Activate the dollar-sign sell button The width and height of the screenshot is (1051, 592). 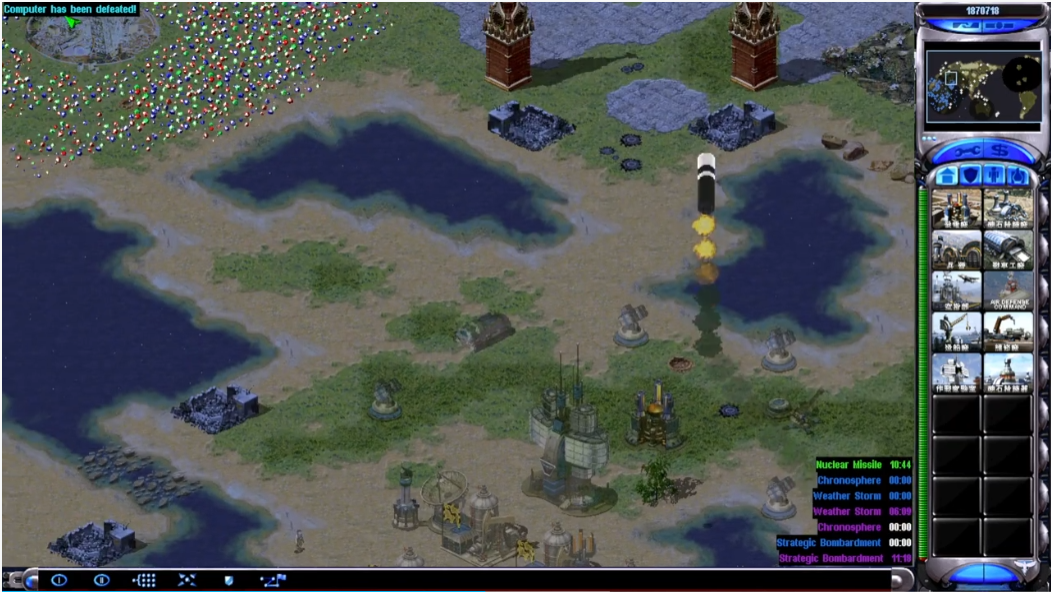point(999,150)
